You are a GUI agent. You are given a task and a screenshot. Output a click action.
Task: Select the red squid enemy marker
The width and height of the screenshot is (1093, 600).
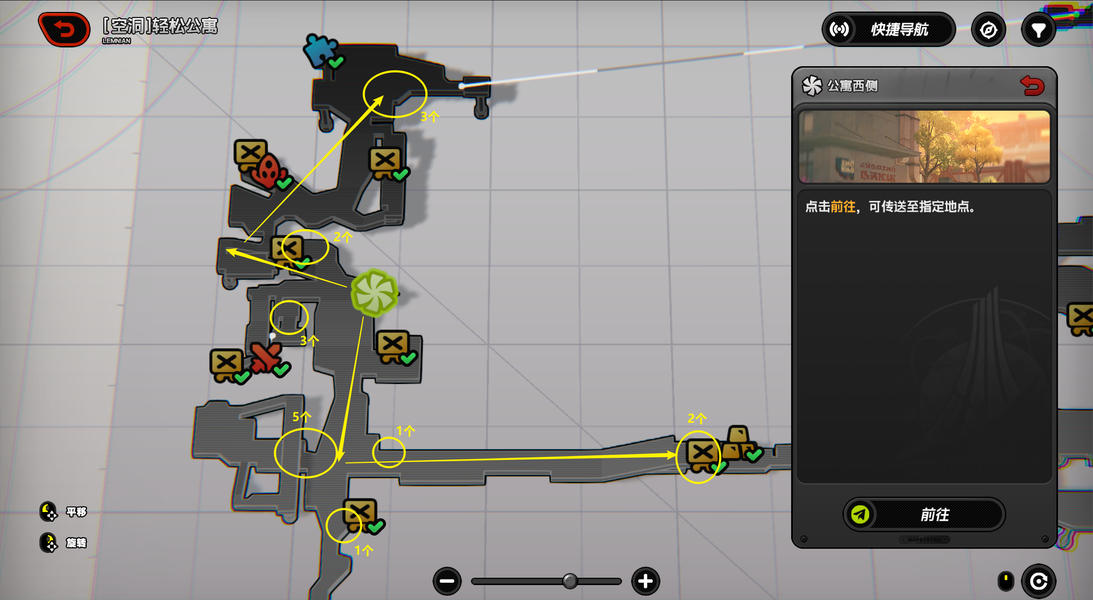tap(265, 172)
